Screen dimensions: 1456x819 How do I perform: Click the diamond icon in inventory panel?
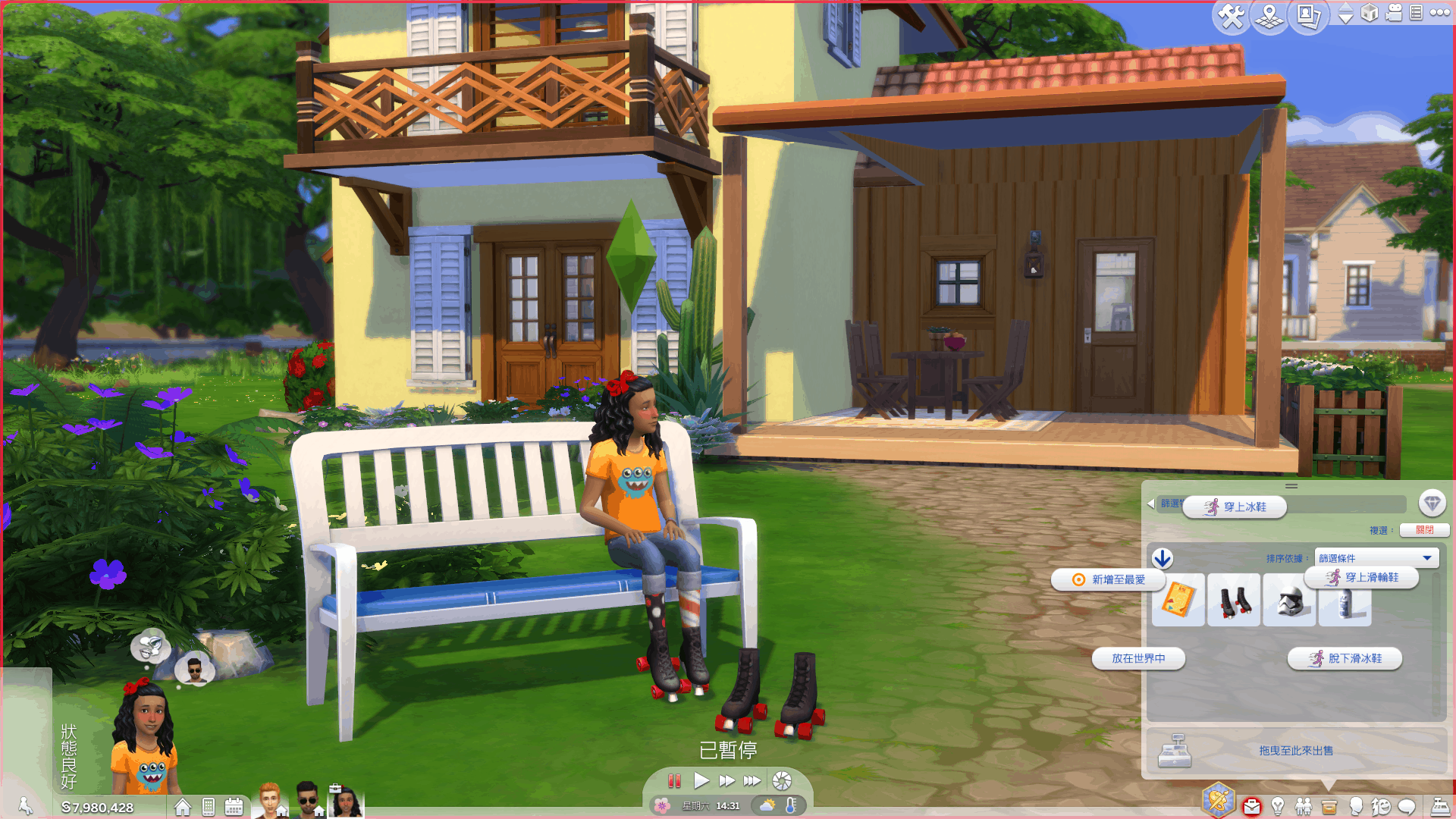[x=1432, y=503]
